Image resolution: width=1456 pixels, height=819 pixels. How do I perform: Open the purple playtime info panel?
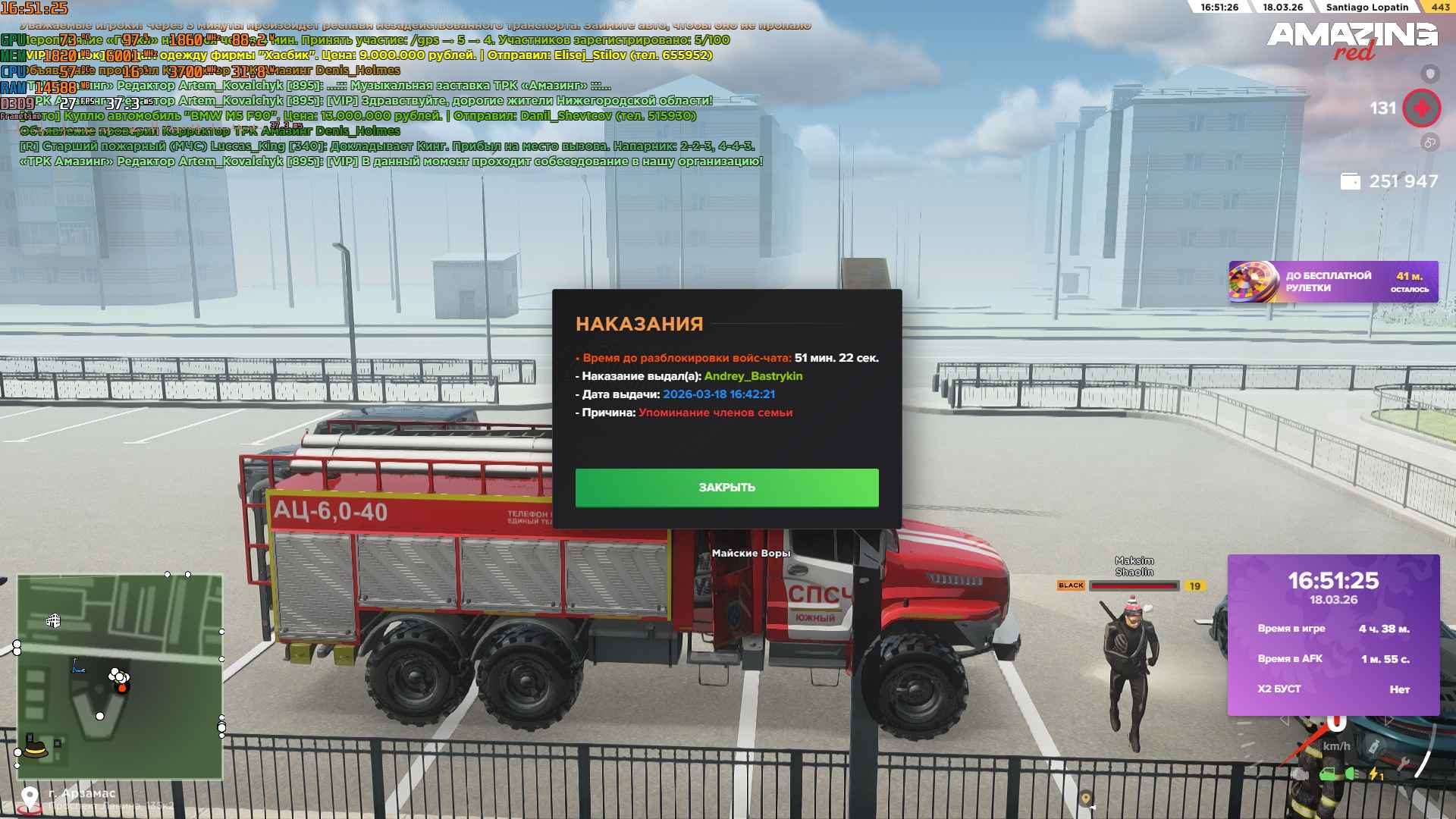[x=1333, y=635]
